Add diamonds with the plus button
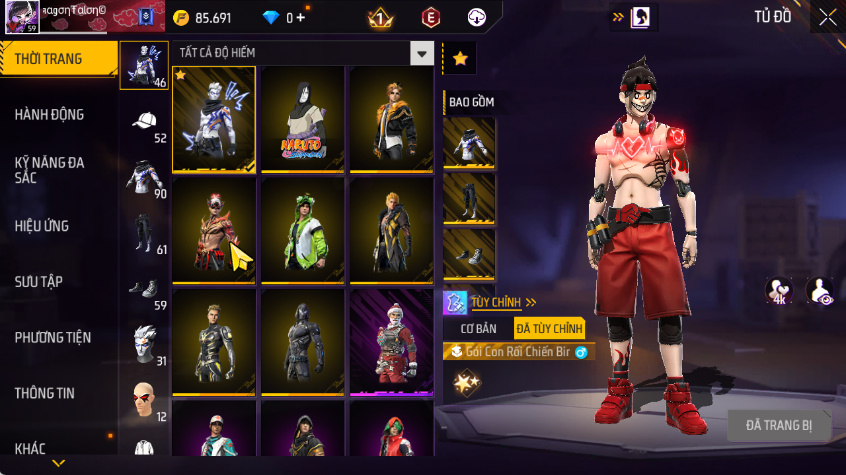This screenshot has width=846, height=475. click(x=301, y=18)
